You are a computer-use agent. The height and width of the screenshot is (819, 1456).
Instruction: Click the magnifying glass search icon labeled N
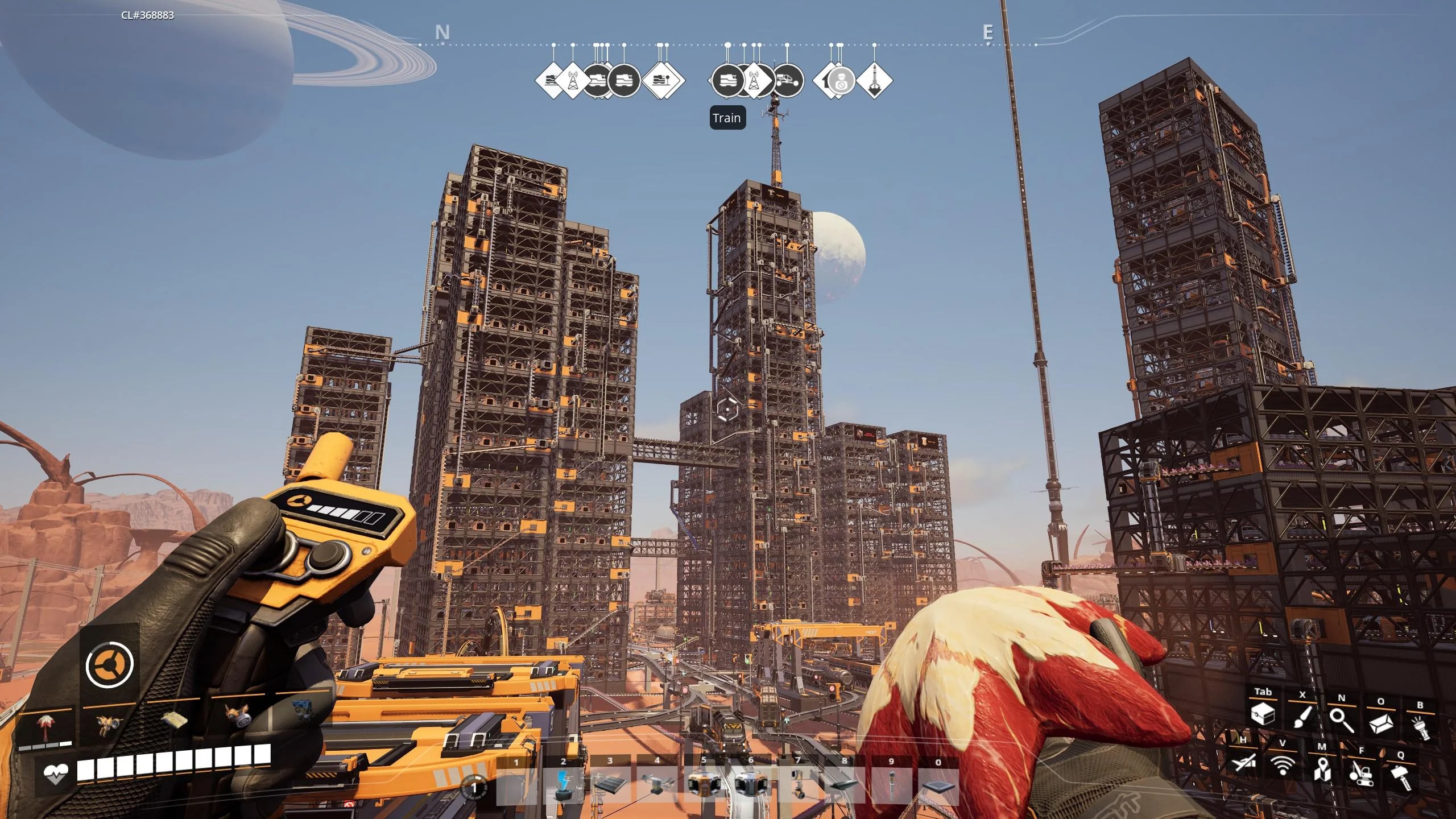(x=1343, y=721)
